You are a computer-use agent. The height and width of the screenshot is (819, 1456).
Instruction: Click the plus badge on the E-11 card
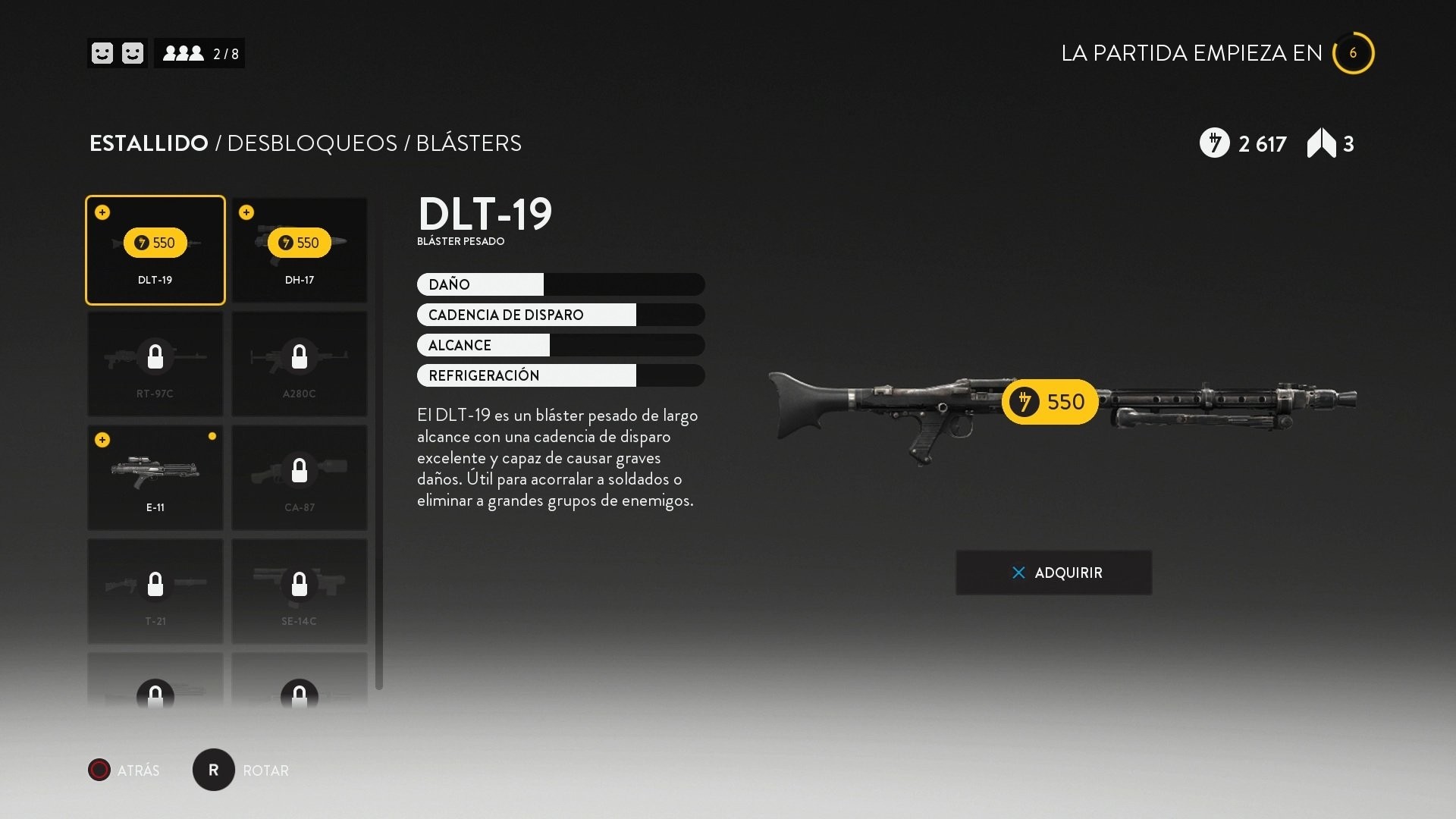tap(102, 440)
